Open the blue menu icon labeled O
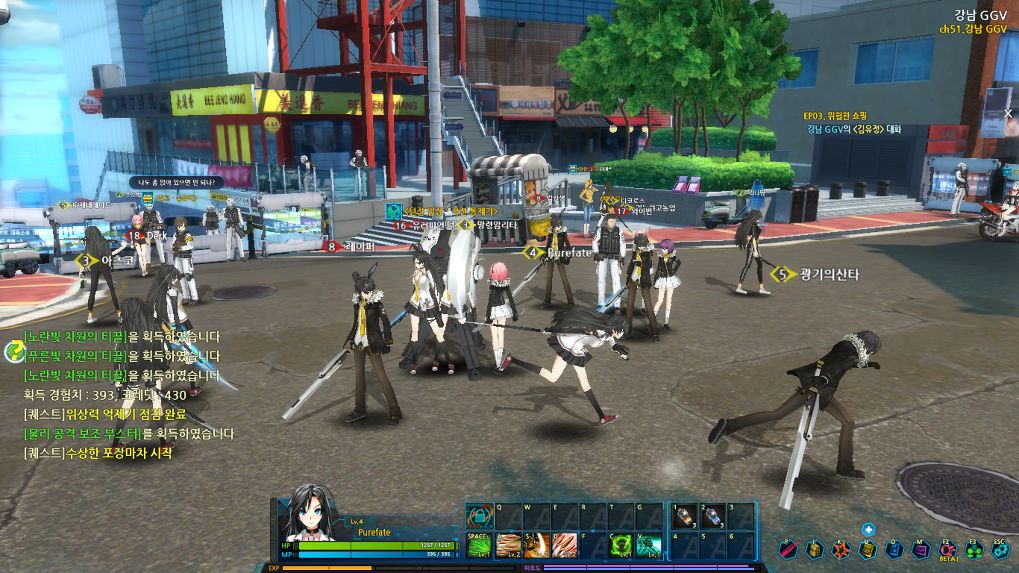1019x573 pixels. click(x=893, y=548)
